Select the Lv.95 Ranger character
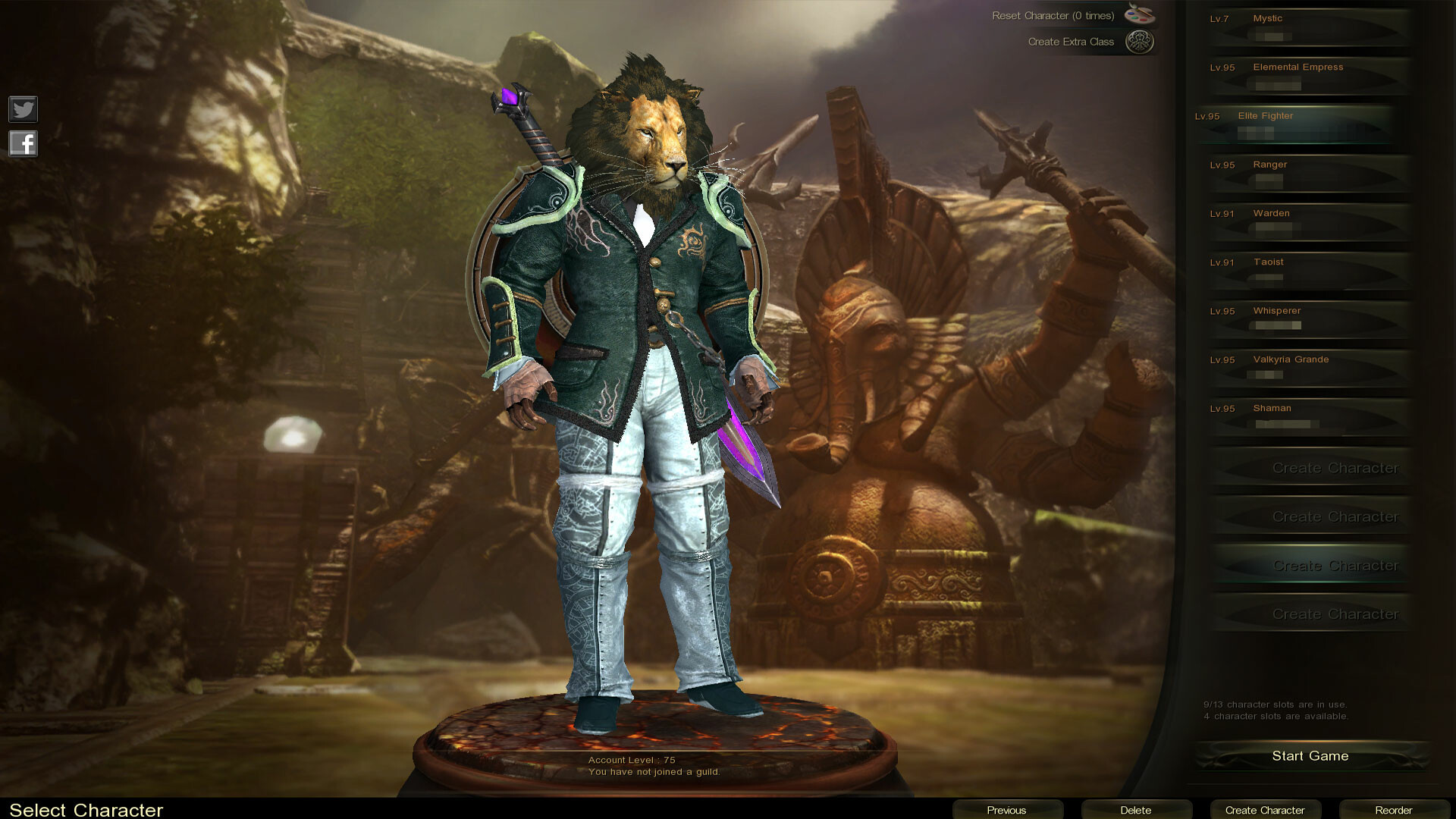The width and height of the screenshot is (1456, 819). click(1308, 173)
